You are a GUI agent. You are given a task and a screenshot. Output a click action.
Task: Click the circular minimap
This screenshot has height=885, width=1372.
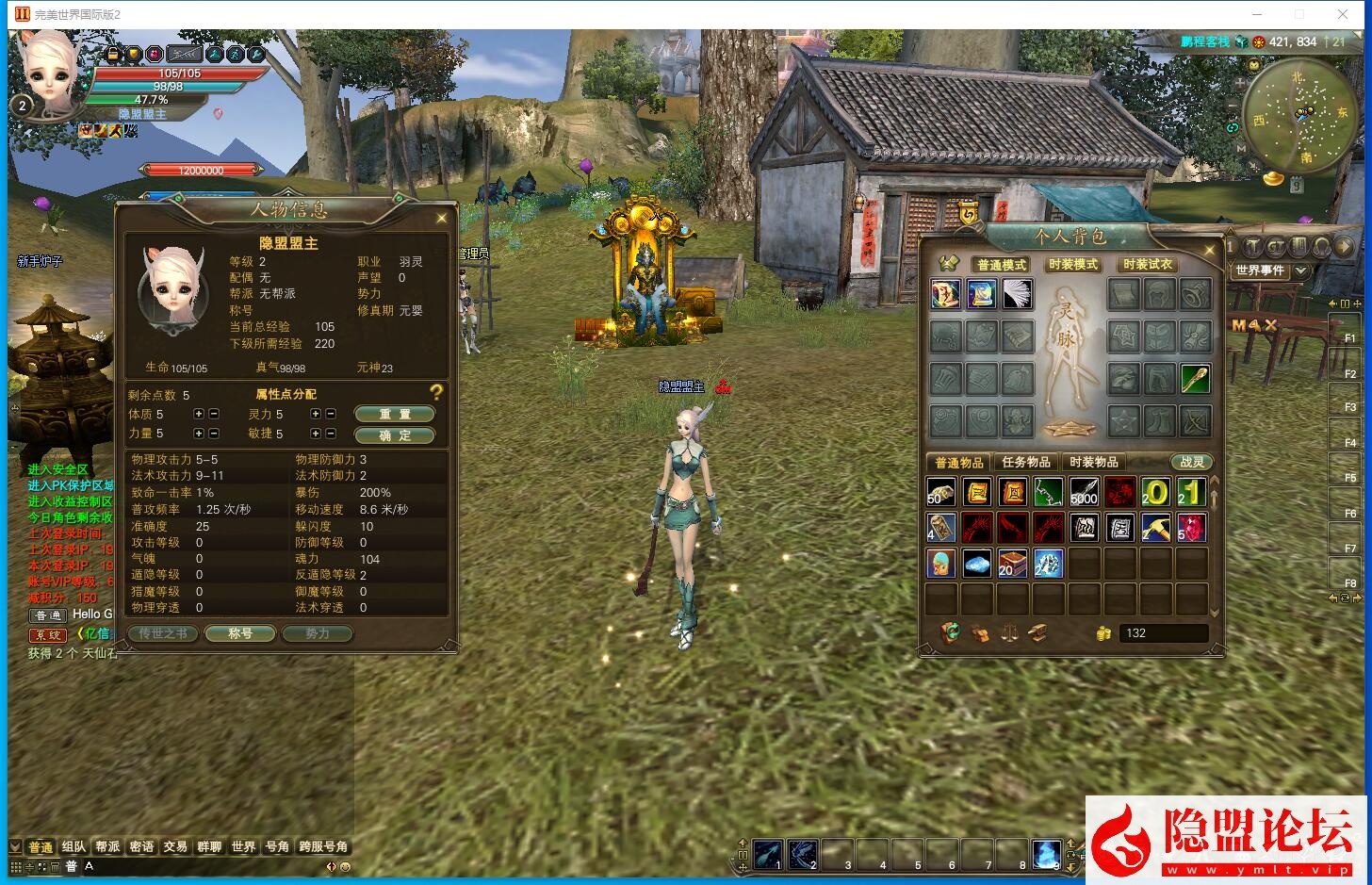[x=1299, y=116]
